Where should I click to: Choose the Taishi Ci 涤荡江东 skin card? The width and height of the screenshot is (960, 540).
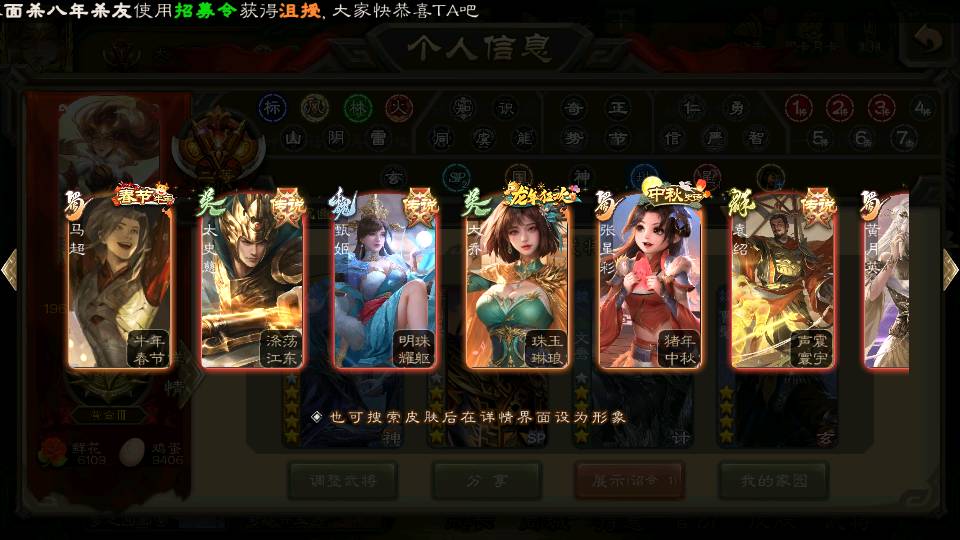252,282
